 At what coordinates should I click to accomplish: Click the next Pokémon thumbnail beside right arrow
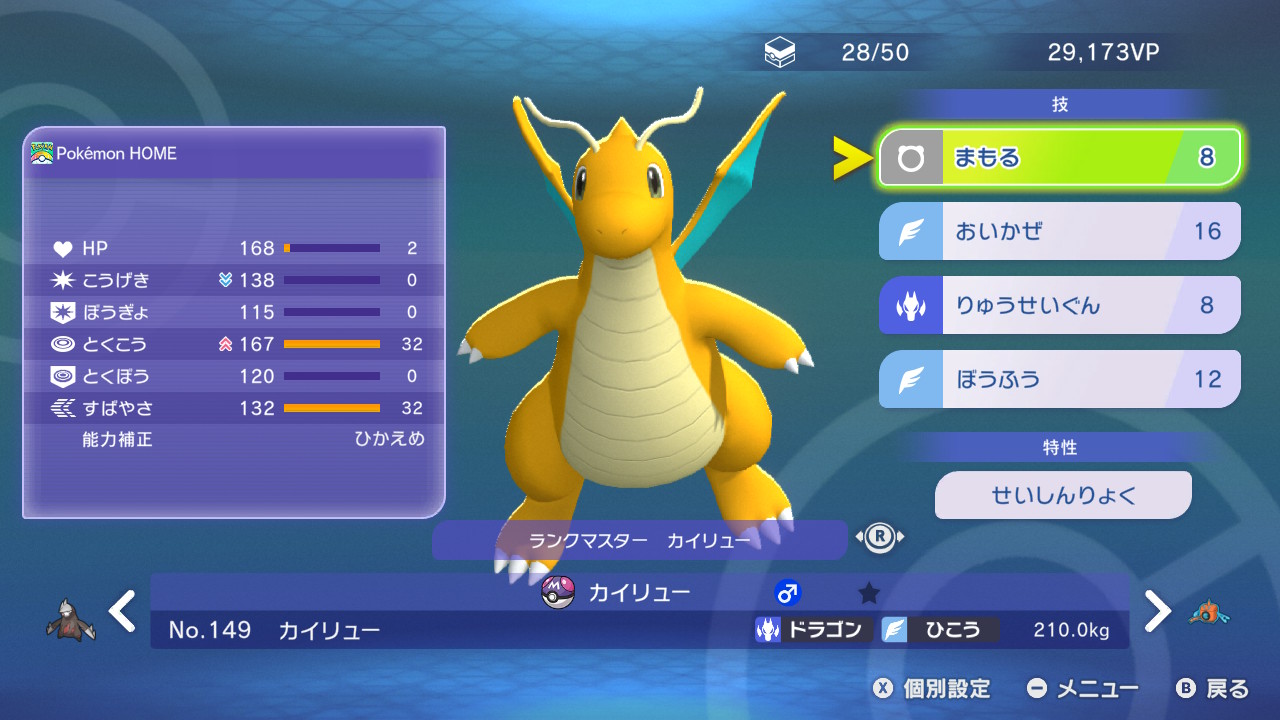pyautogui.click(x=1209, y=613)
